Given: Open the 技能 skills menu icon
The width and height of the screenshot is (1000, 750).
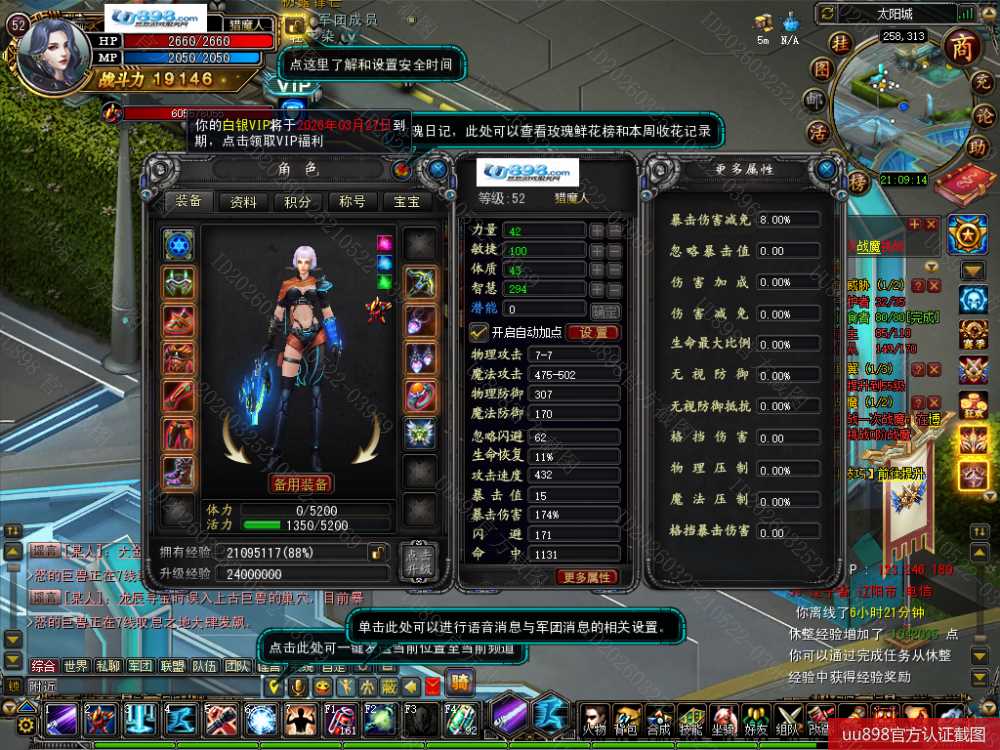Looking at the screenshot, I should click(x=691, y=720).
